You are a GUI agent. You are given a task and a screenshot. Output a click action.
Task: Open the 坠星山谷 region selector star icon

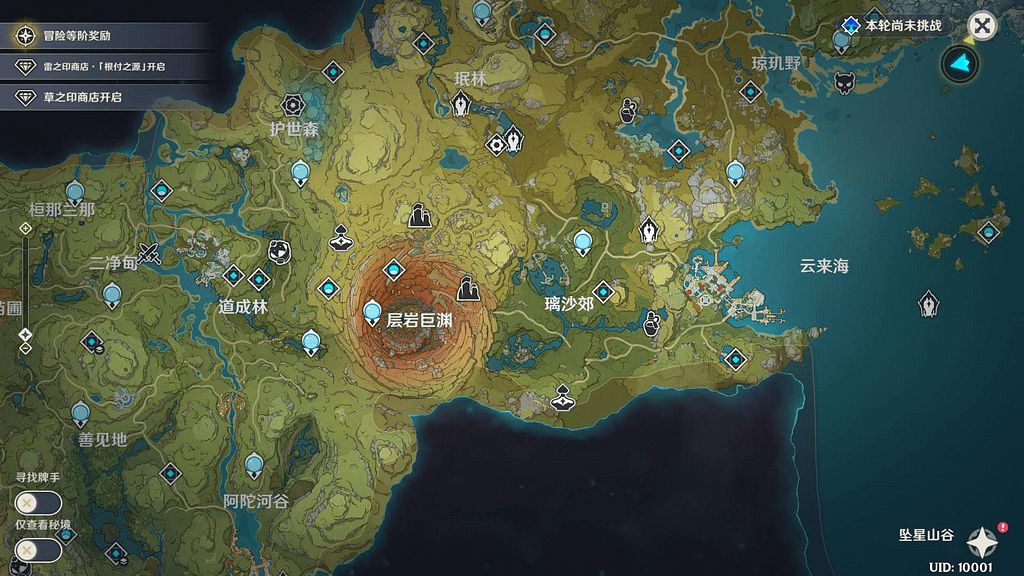(981, 542)
